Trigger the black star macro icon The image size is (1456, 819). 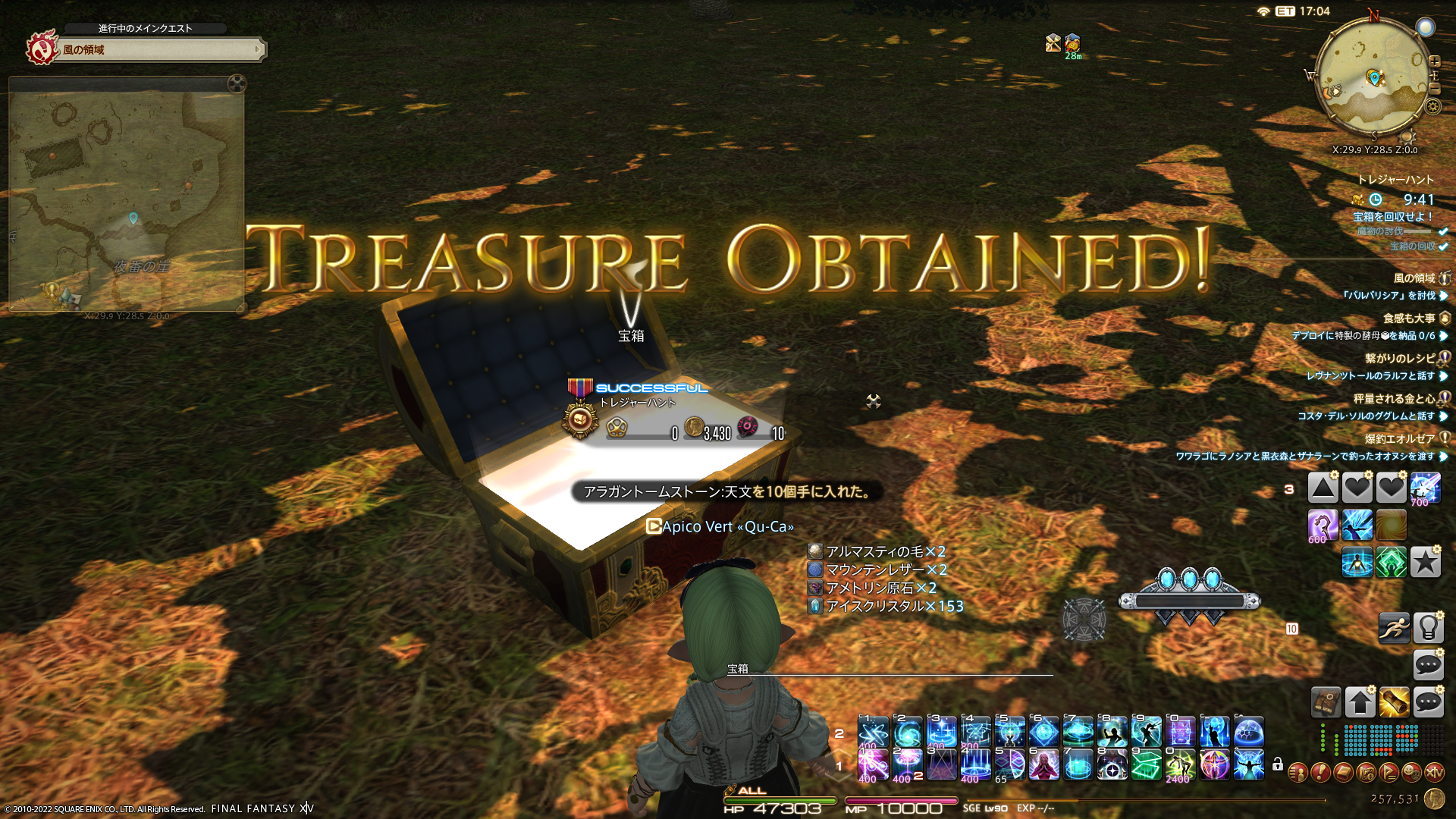tap(1425, 563)
